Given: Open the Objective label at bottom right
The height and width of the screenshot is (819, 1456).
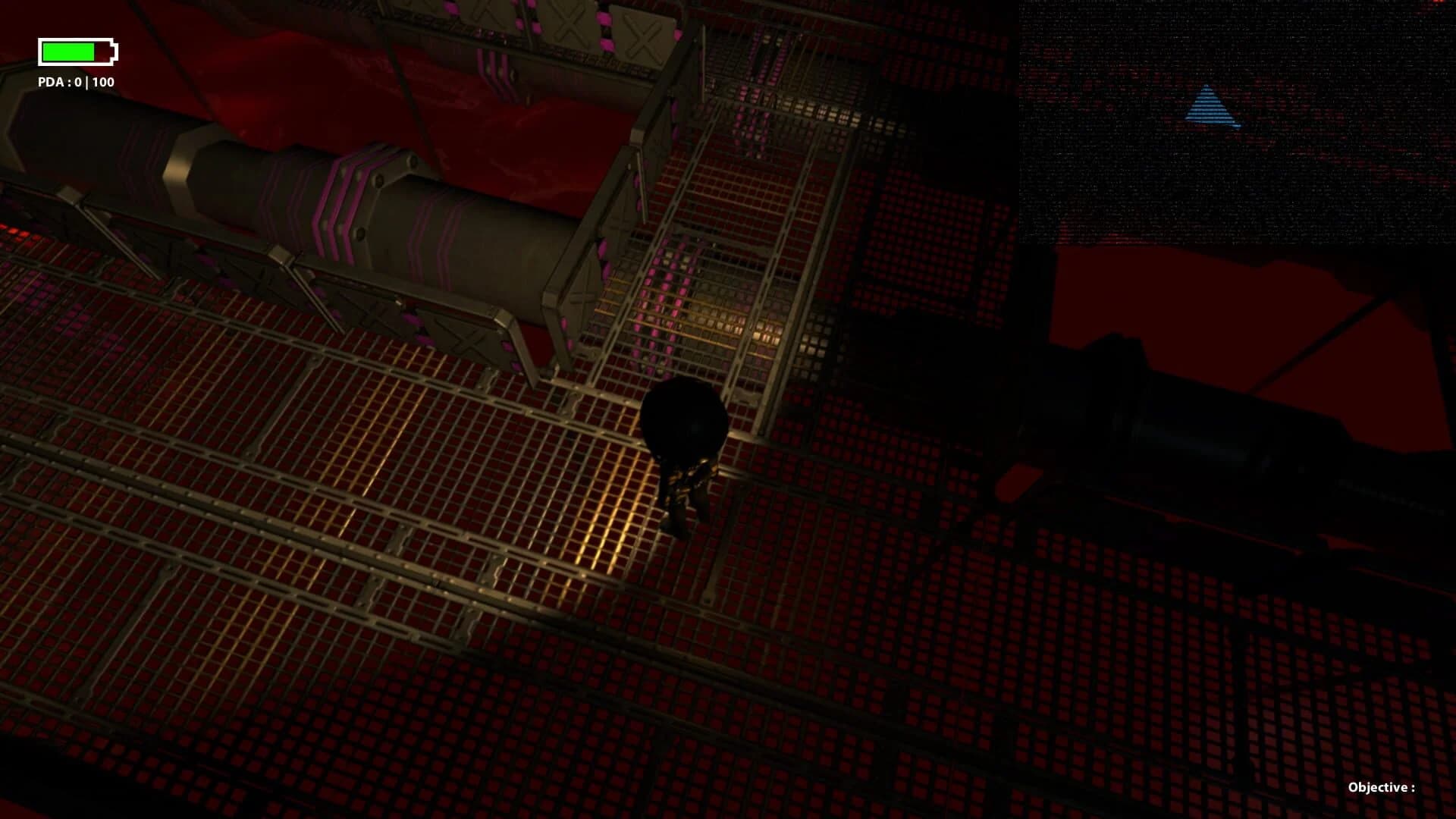Looking at the screenshot, I should (x=1380, y=788).
